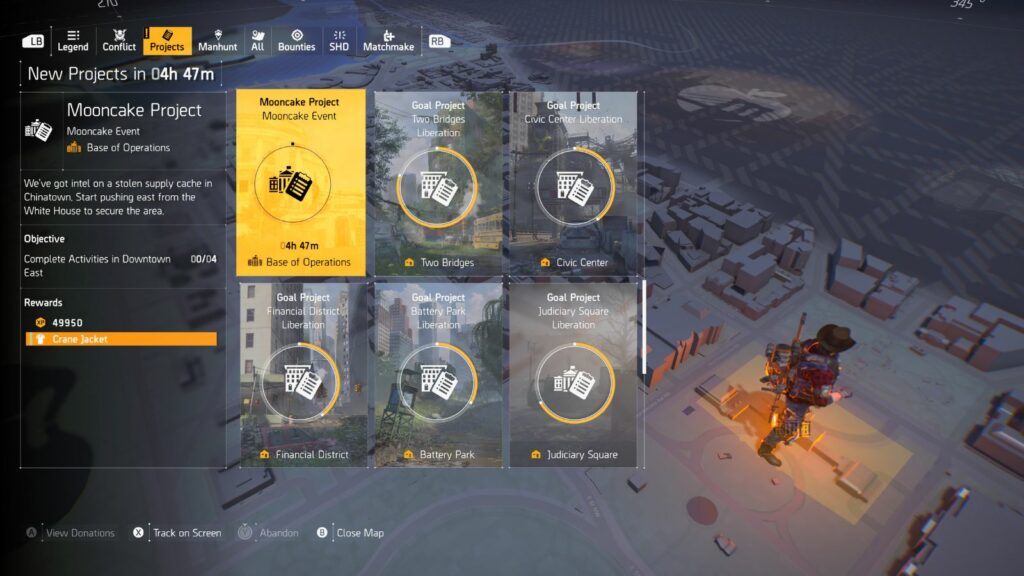Open the Bounties tab
The width and height of the screenshot is (1024, 576).
click(x=296, y=41)
